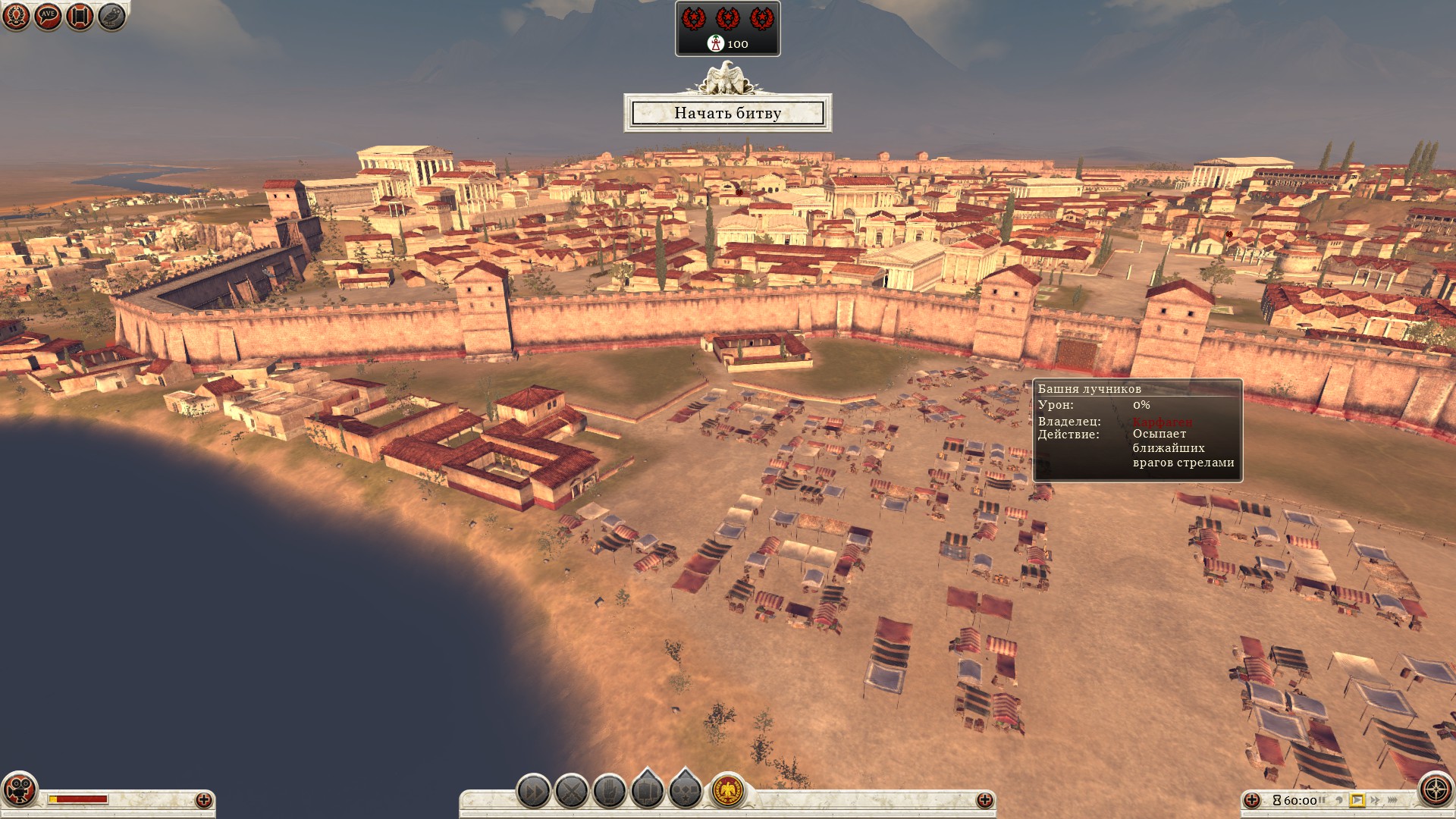
Task: Click the grey owl advisor icon
Action: [x=111, y=16]
